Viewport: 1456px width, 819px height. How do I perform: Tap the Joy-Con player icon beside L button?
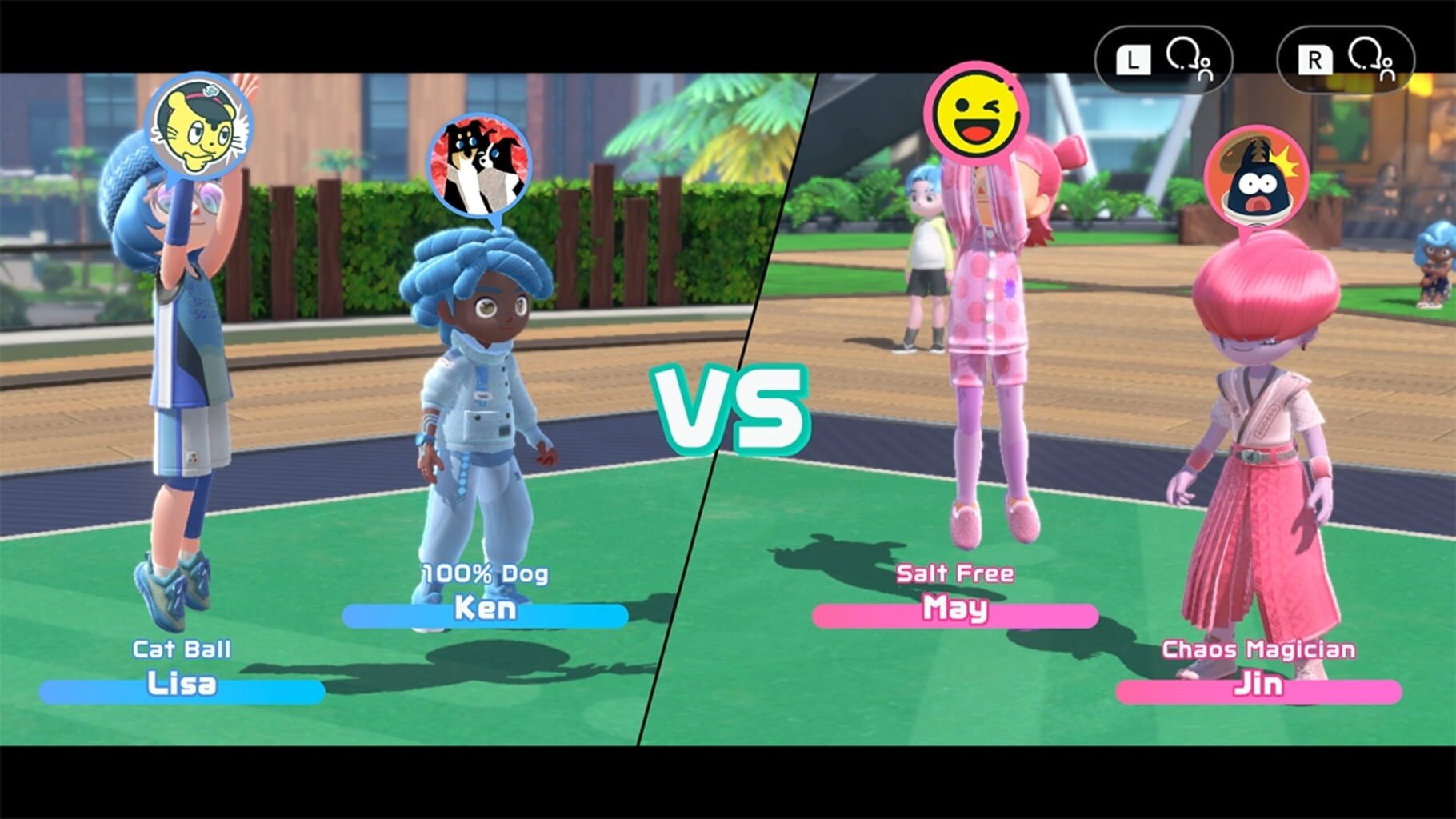click(1187, 58)
